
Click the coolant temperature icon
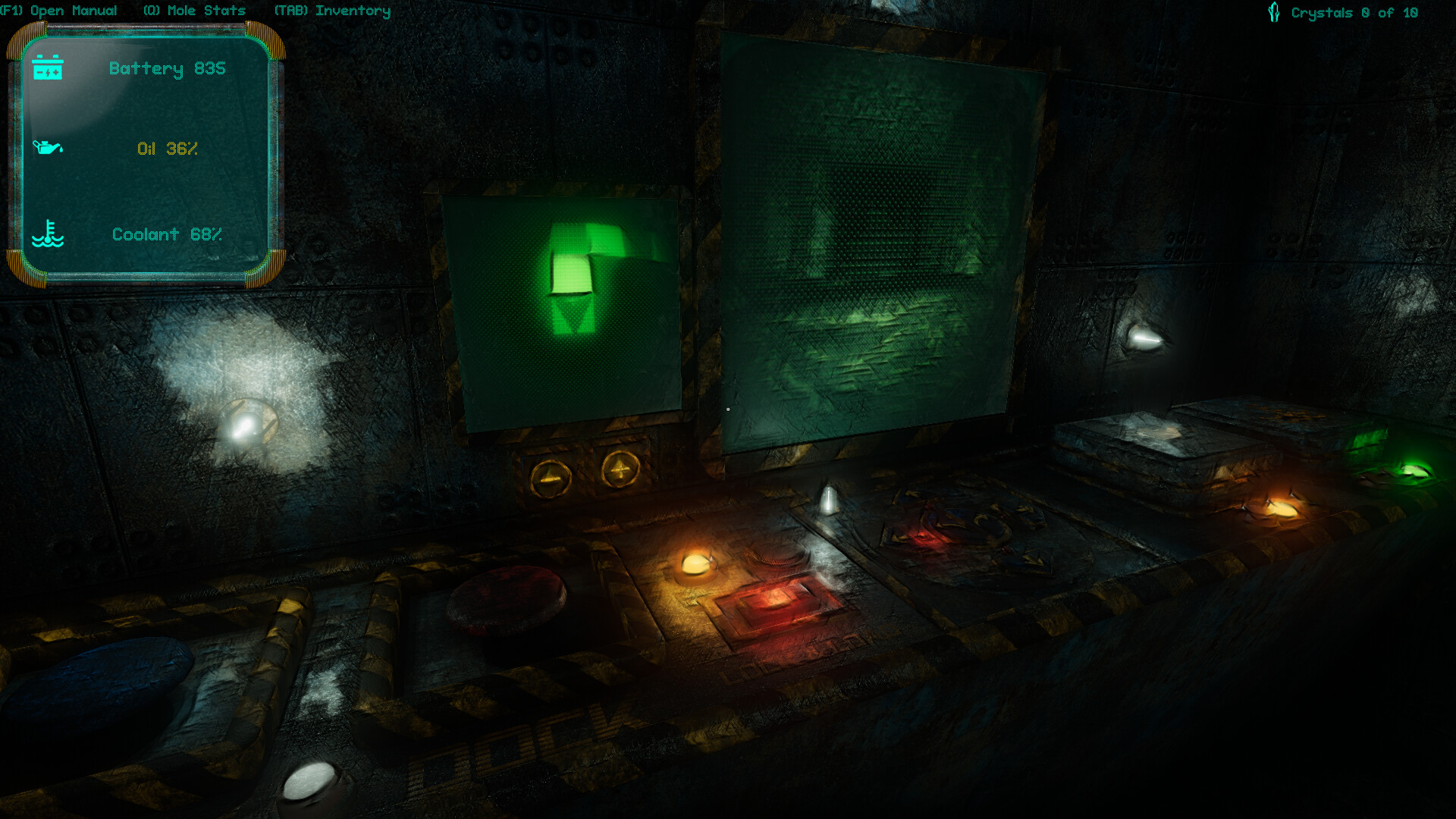[49, 234]
